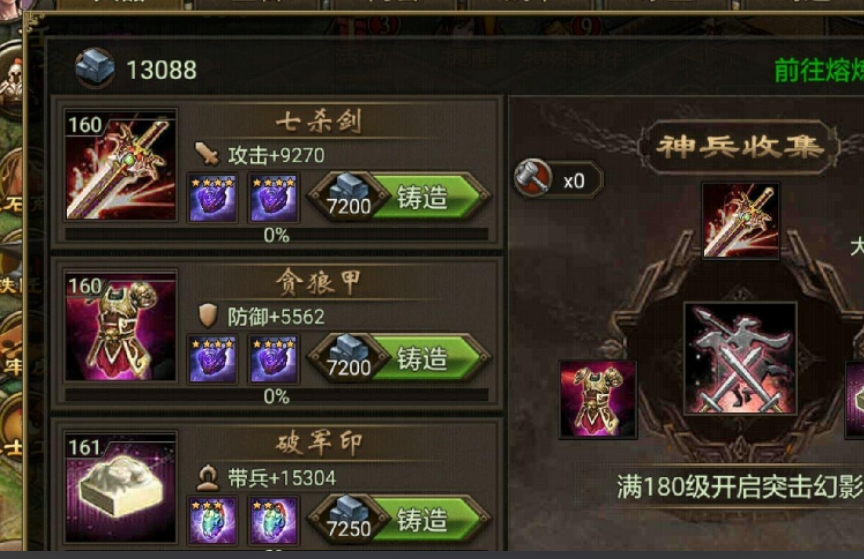The height and width of the screenshot is (559, 864).
Task: Forge the 贪狼甲 with the 铸造 button
Action: click(423, 358)
